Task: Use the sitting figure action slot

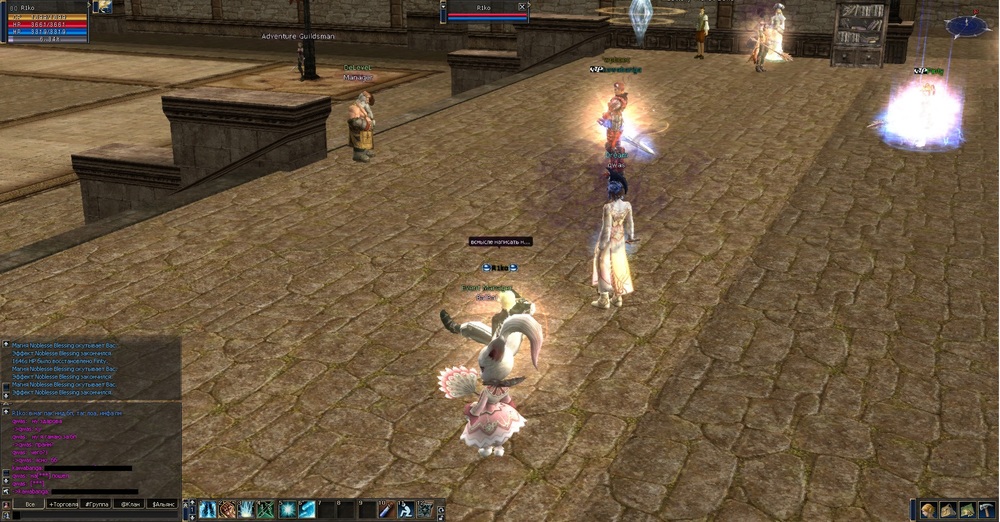Action: tap(406, 510)
